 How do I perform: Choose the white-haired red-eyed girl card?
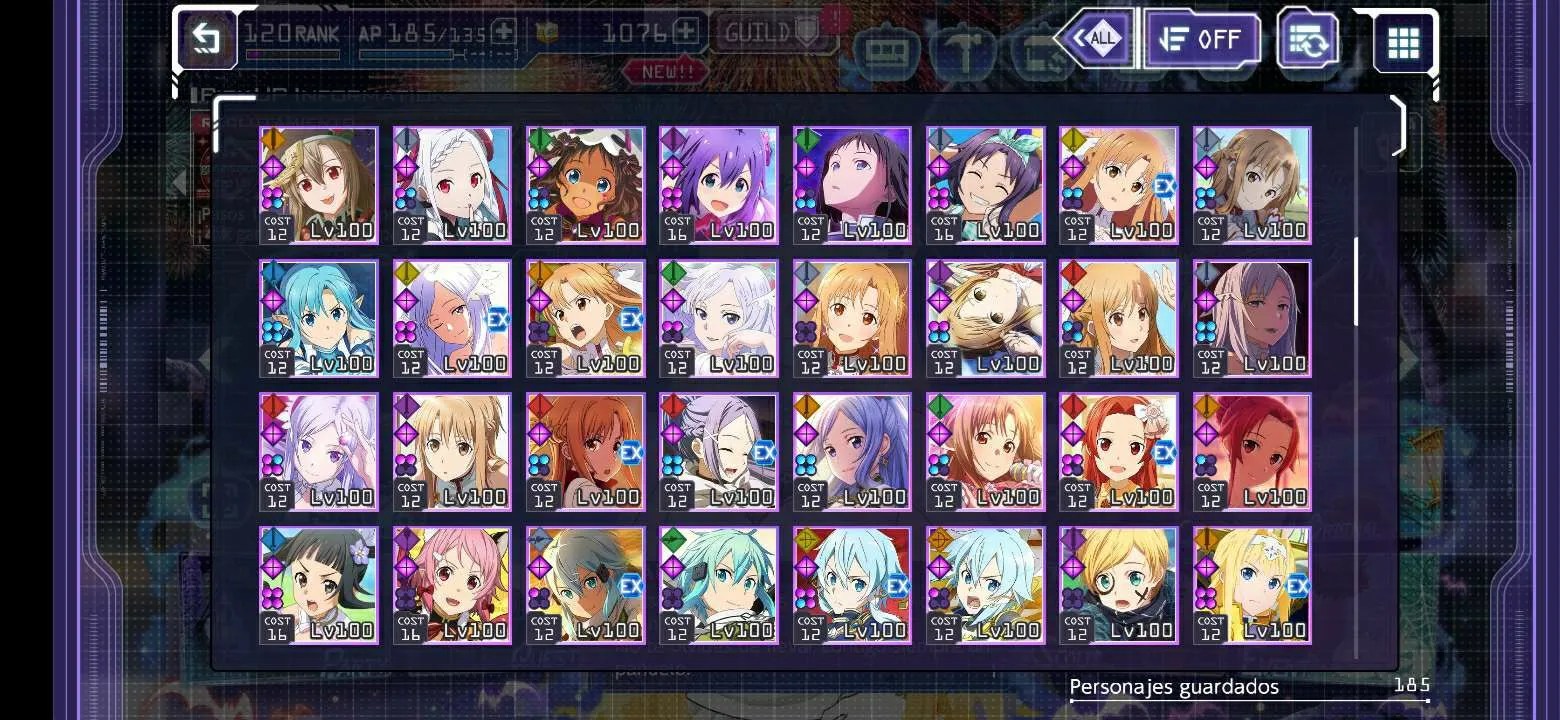click(452, 185)
